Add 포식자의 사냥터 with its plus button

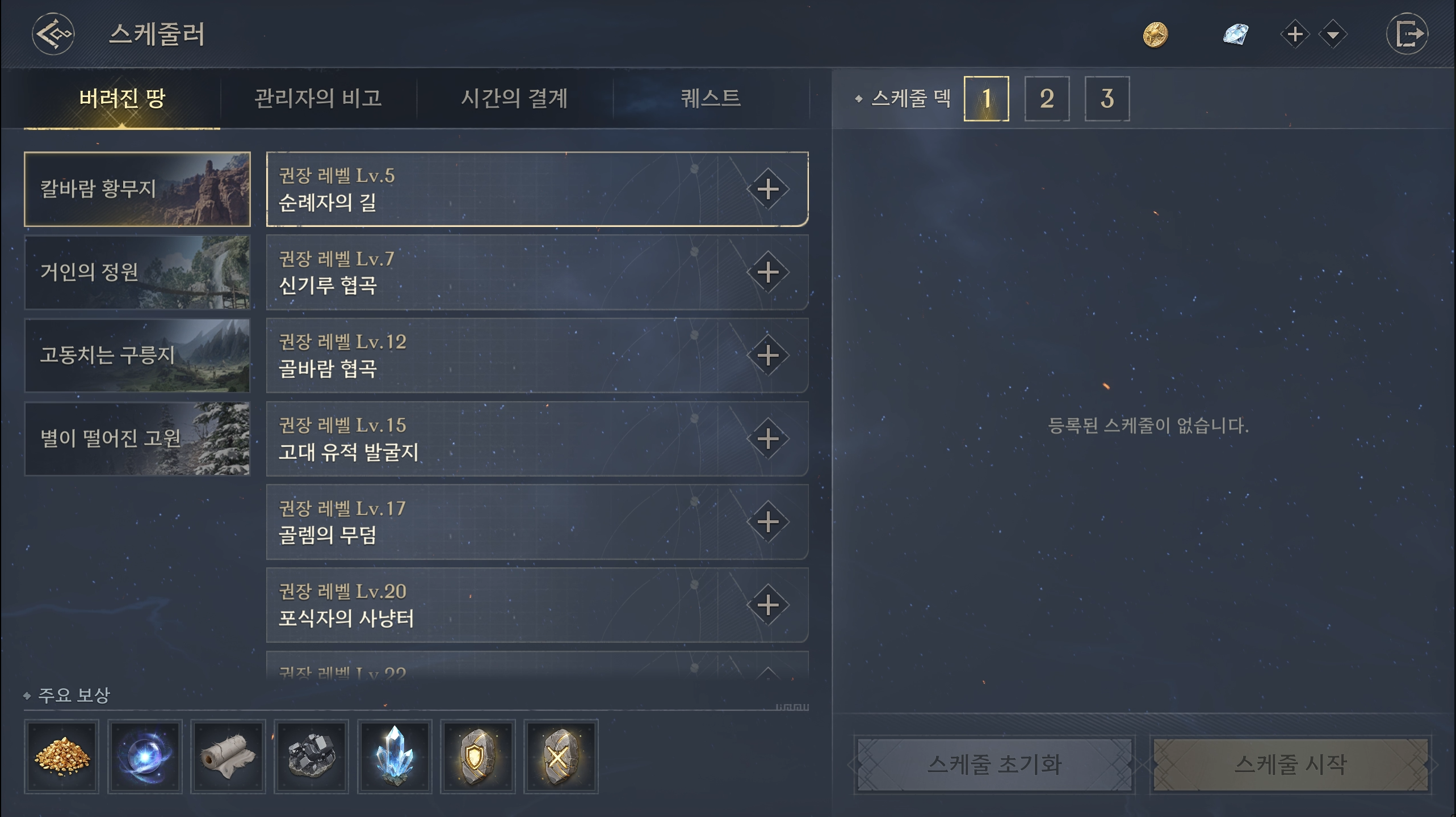[767, 605]
